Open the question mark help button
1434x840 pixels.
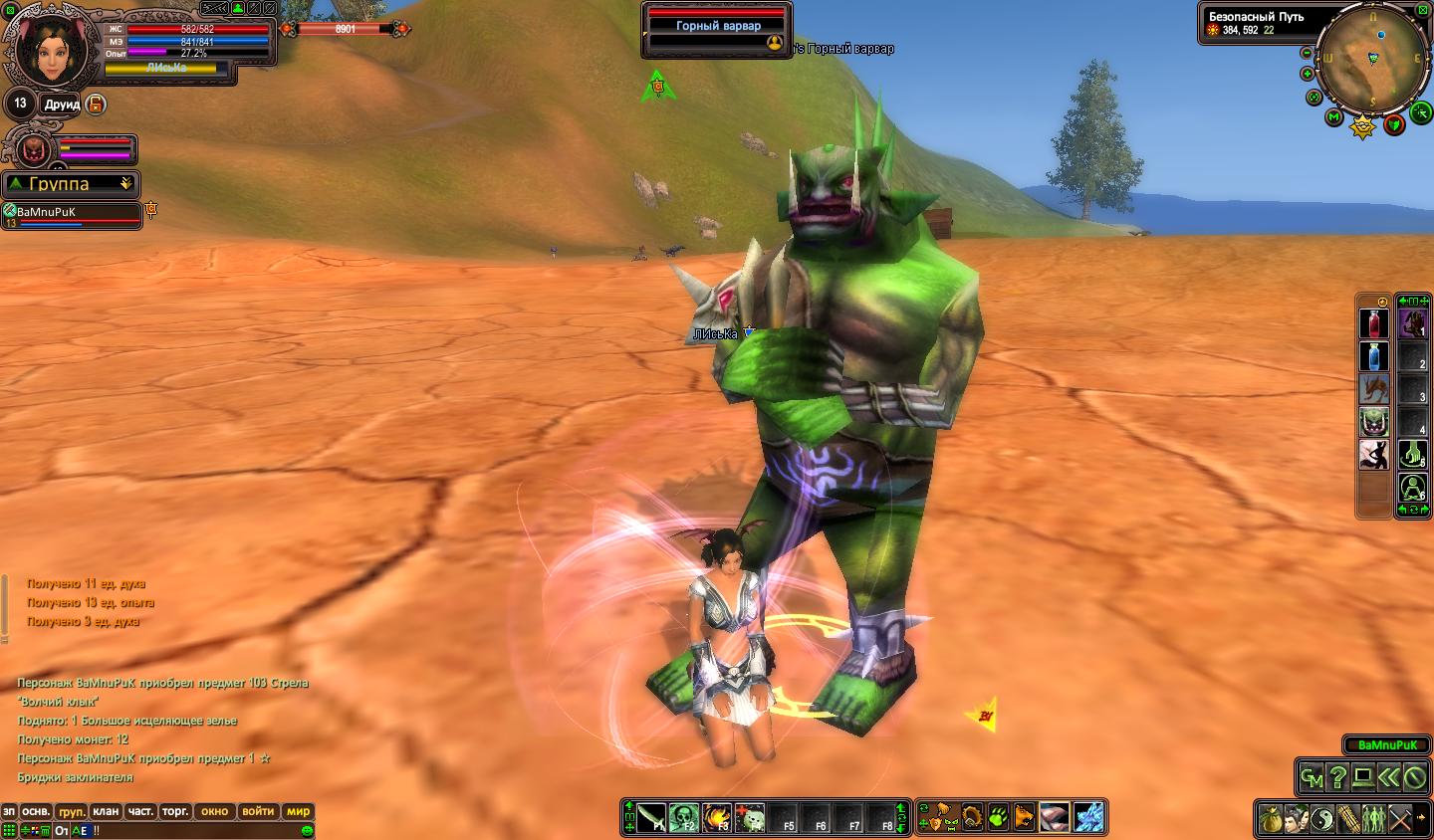(x=1338, y=777)
